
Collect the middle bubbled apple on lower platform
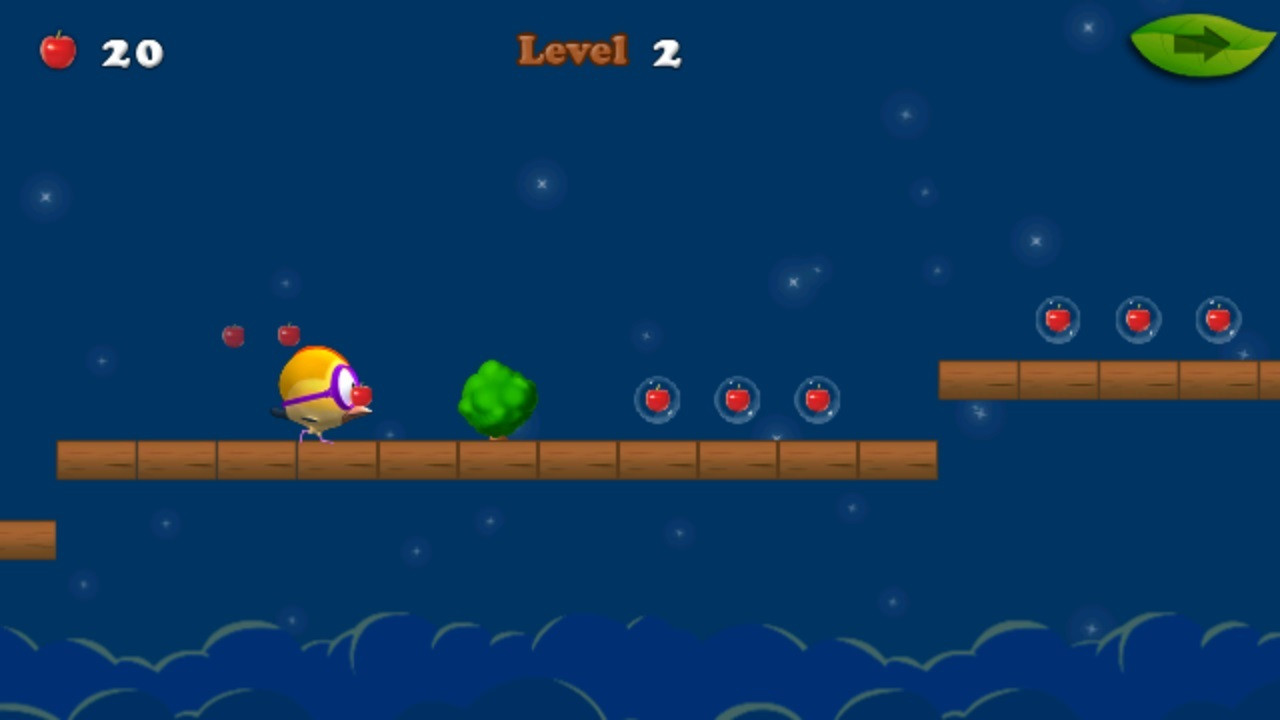[737, 399]
